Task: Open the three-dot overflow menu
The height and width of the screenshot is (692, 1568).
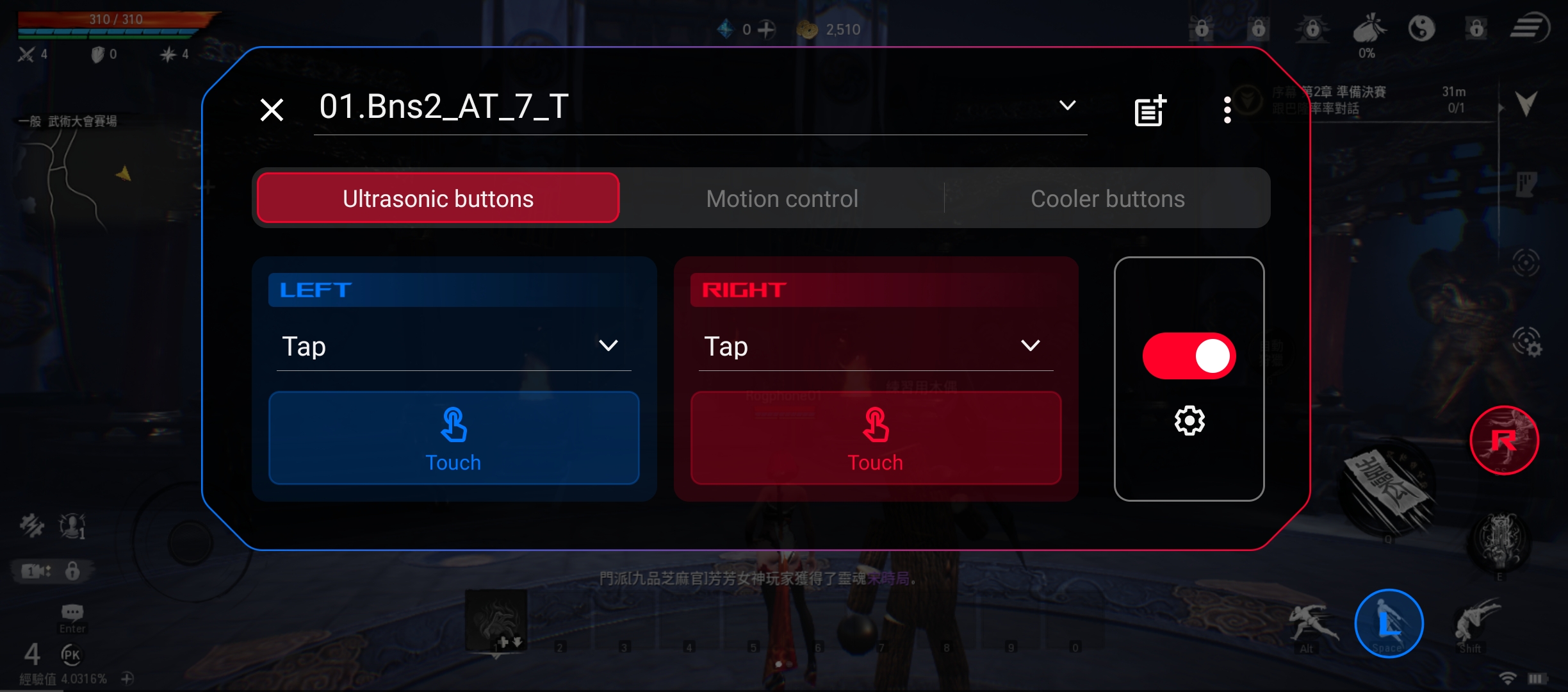Action: click(1228, 110)
